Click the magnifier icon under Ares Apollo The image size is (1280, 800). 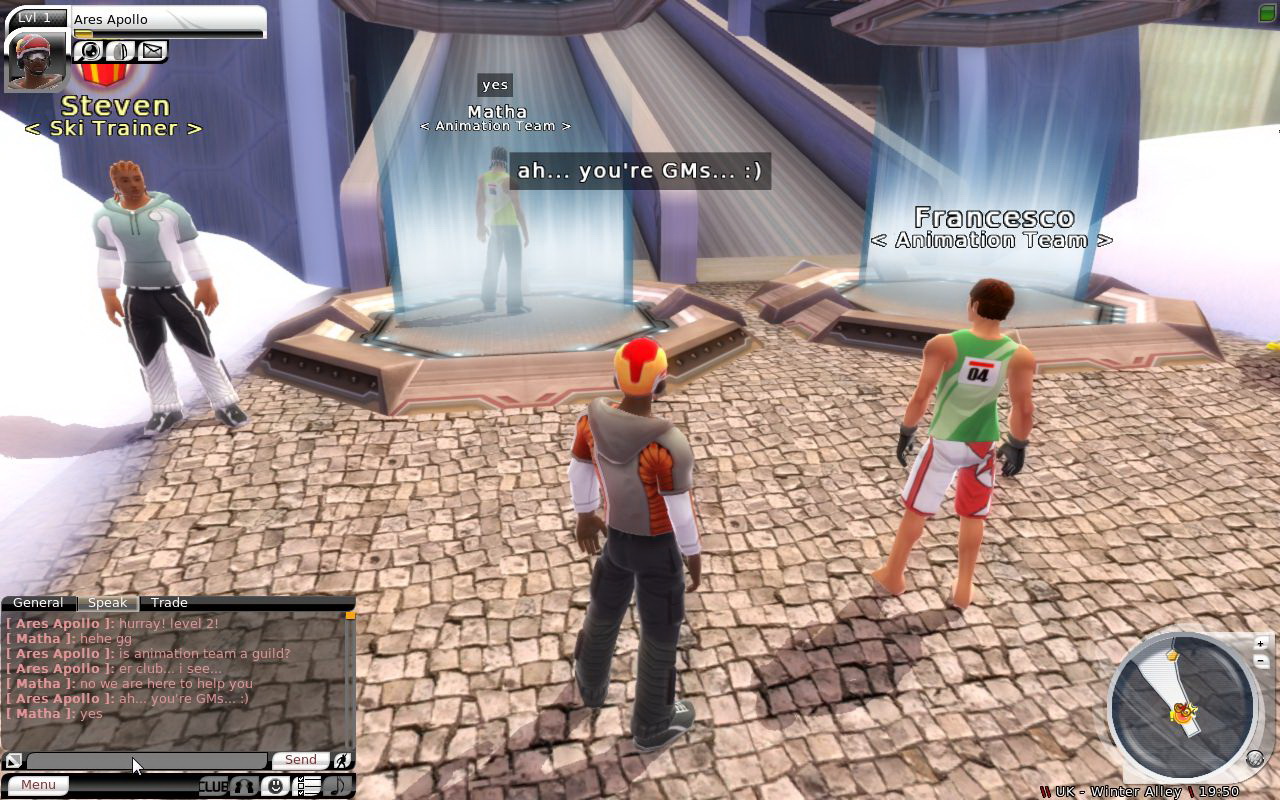click(x=91, y=51)
